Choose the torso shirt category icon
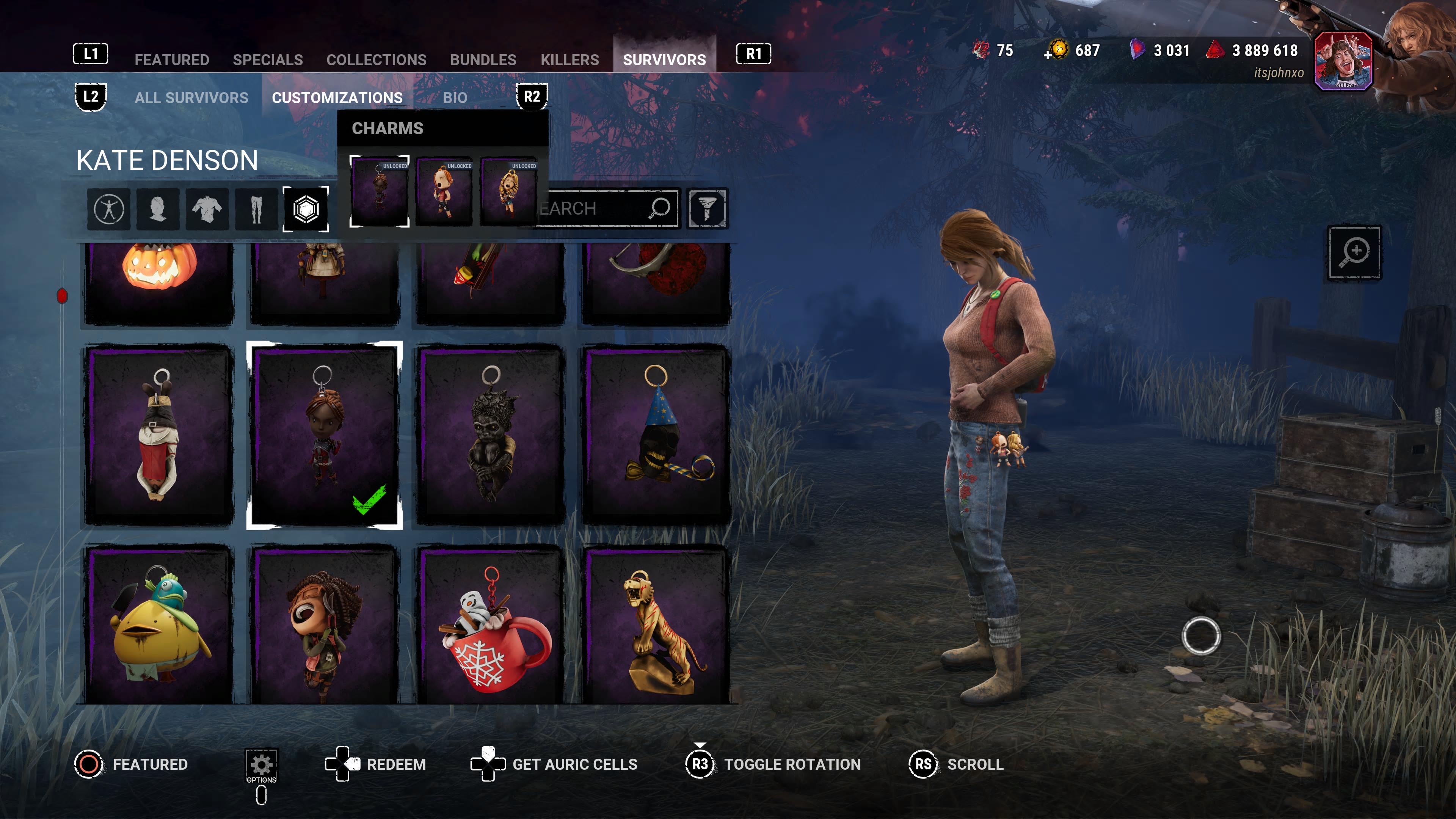The width and height of the screenshot is (1456, 819). tap(207, 209)
